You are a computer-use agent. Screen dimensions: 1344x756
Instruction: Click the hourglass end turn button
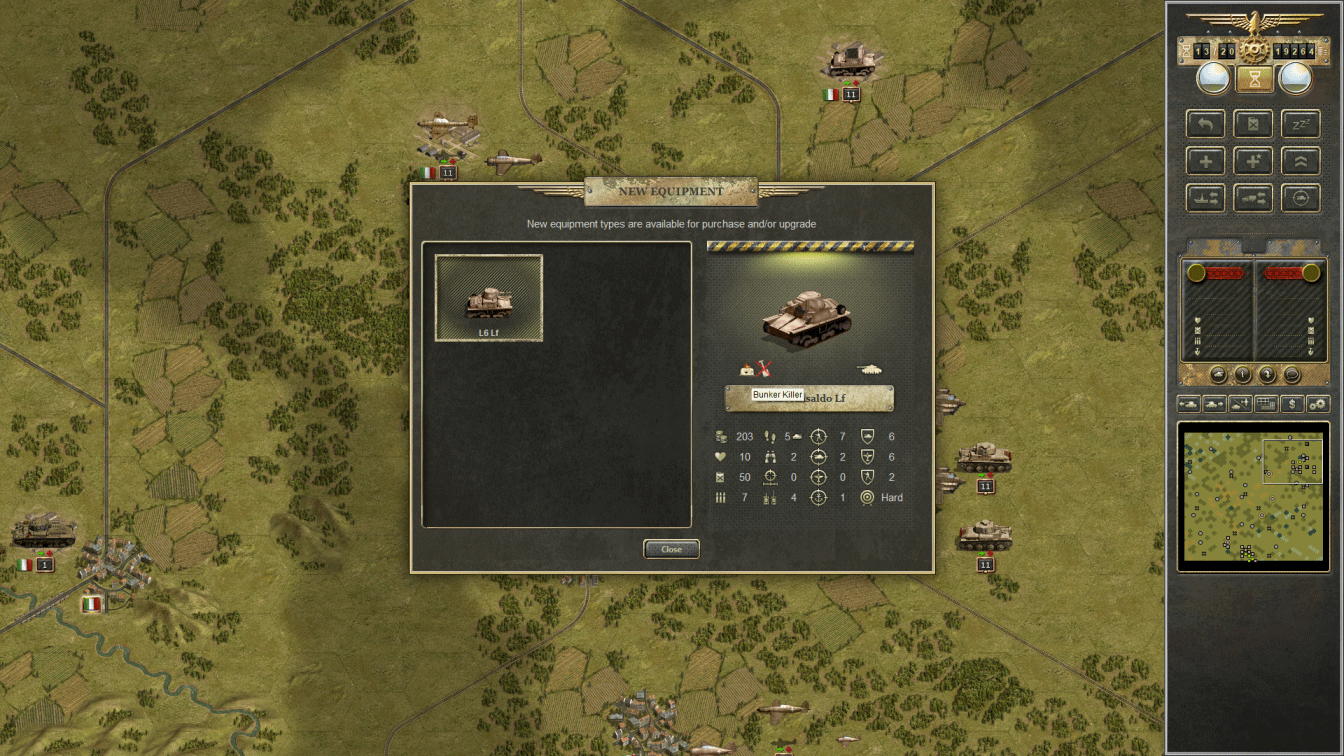(1253, 77)
